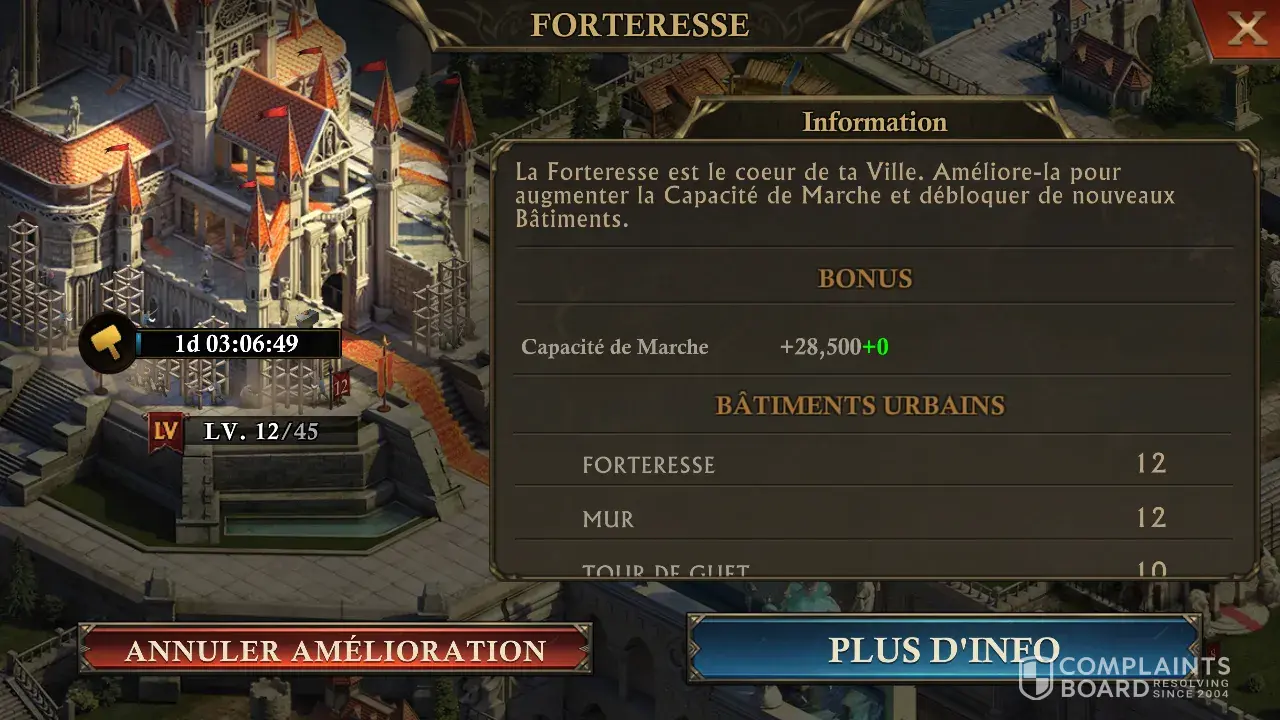The image size is (1280, 720).
Task: Tap the hammer upgrade timer icon
Action: click(x=107, y=343)
